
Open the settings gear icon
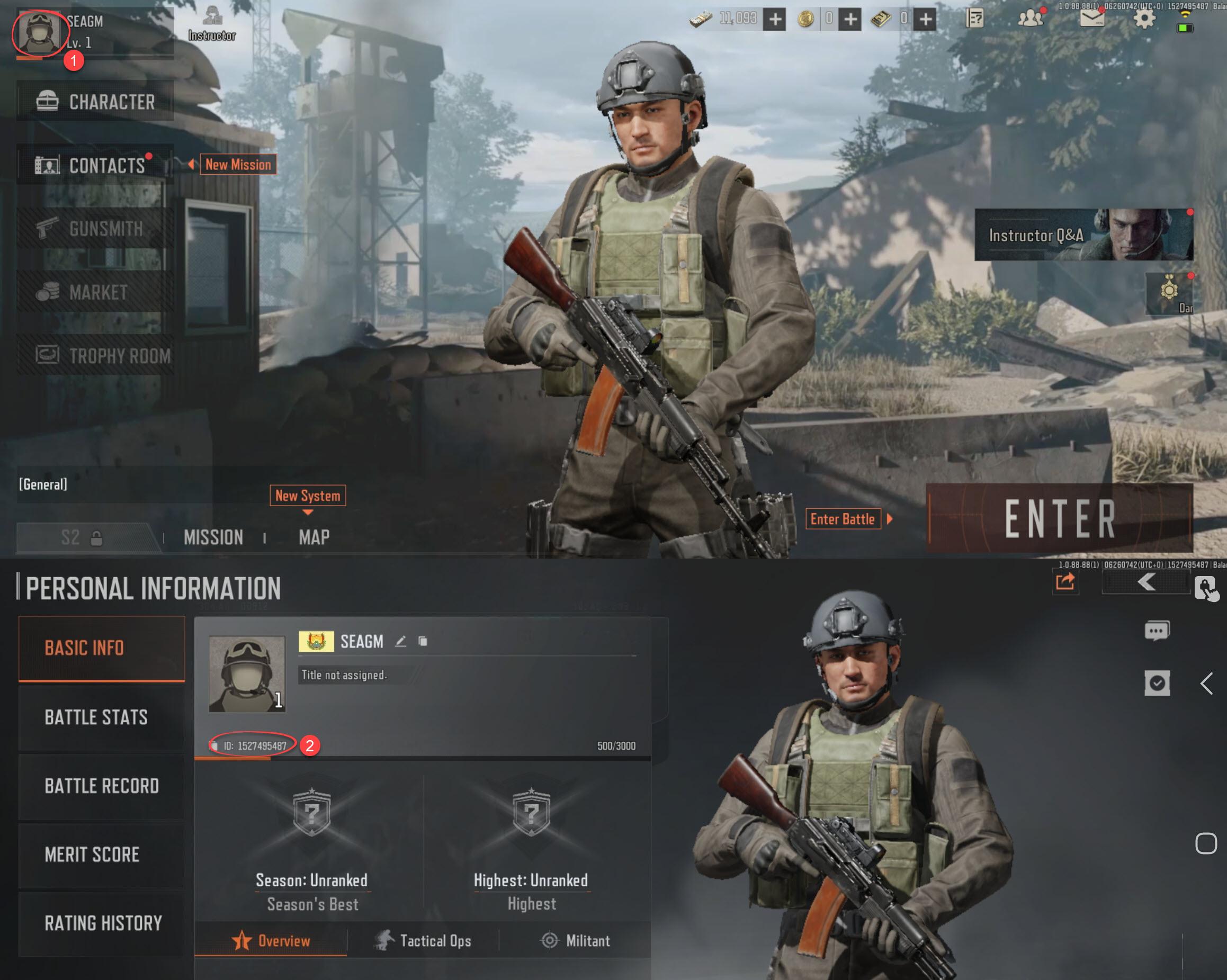[x=1144, y=19]
